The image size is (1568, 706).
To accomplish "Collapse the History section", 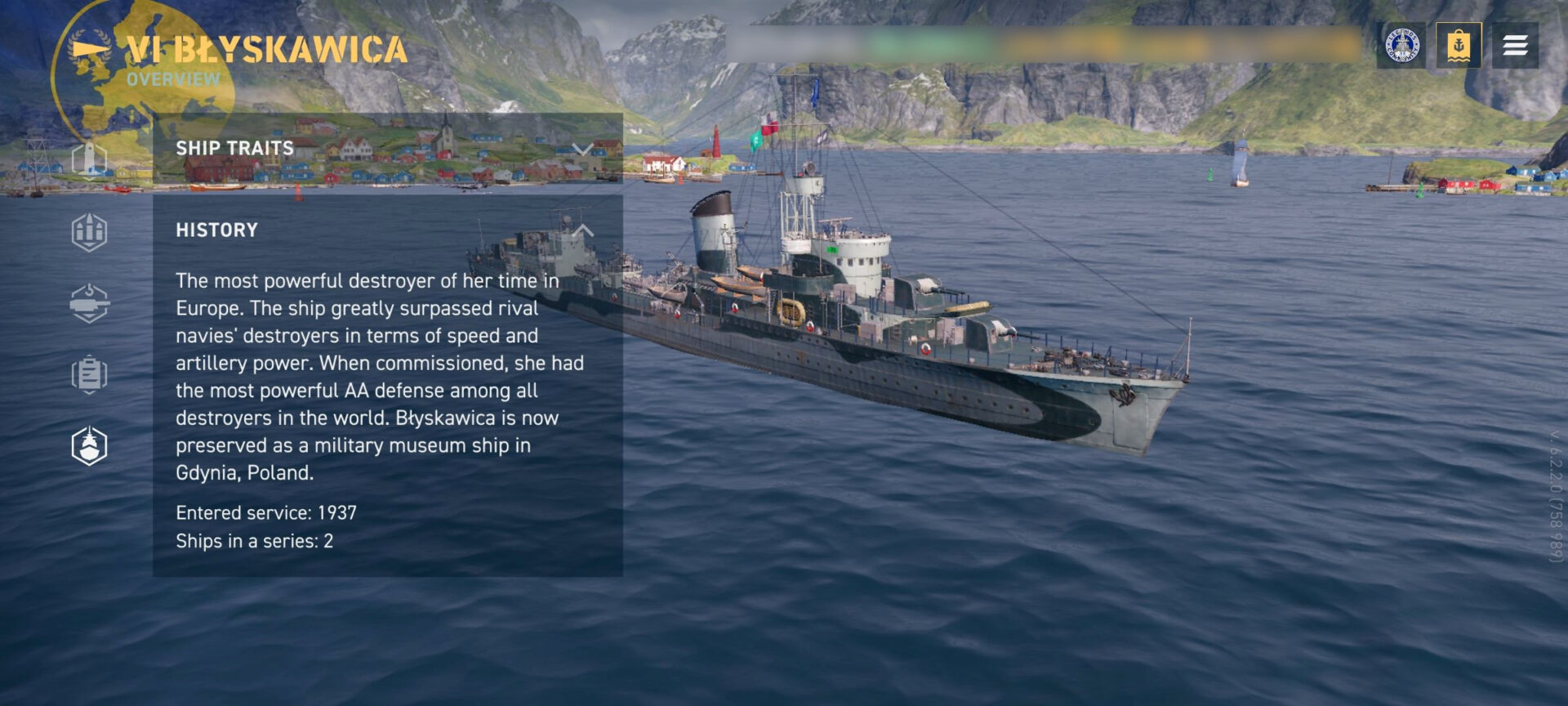I will click(x=582, y=230).
